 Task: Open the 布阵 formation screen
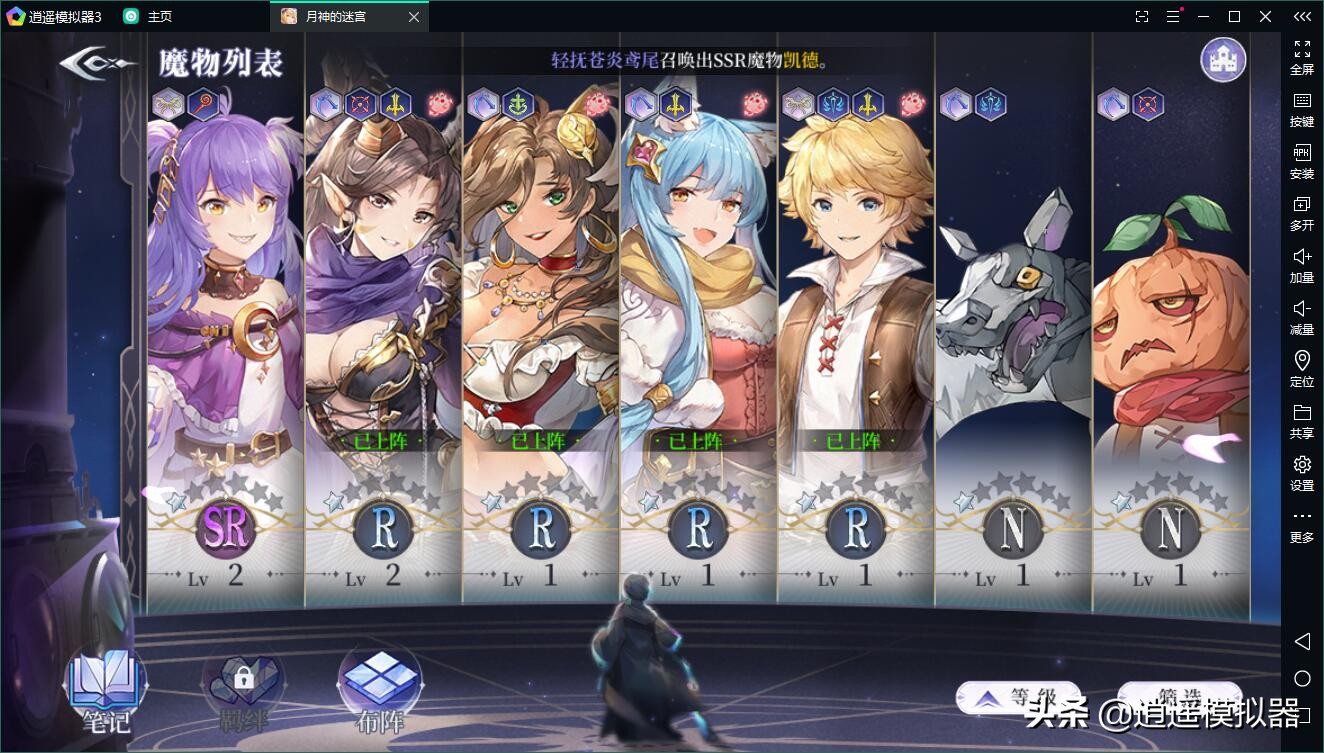(x=380, y=688)
